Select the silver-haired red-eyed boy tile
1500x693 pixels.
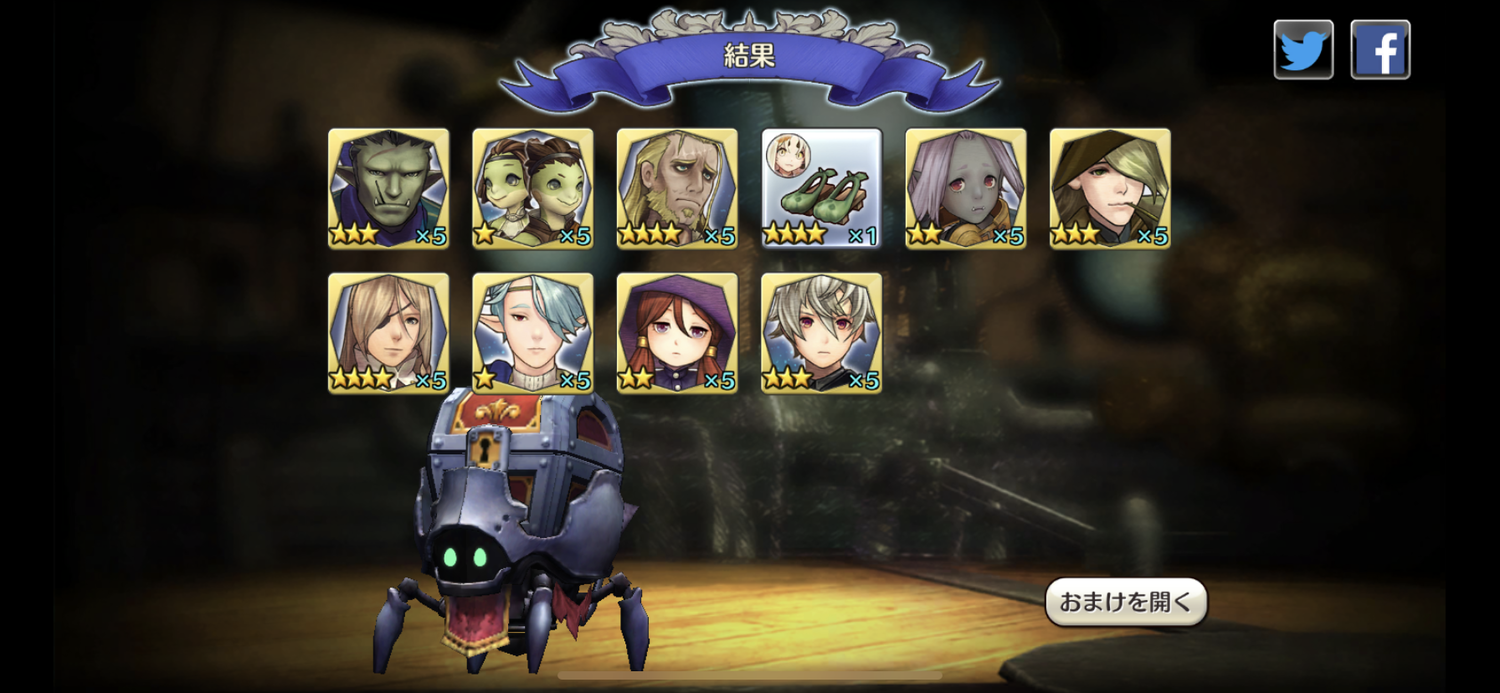click(x=821, y=332)
